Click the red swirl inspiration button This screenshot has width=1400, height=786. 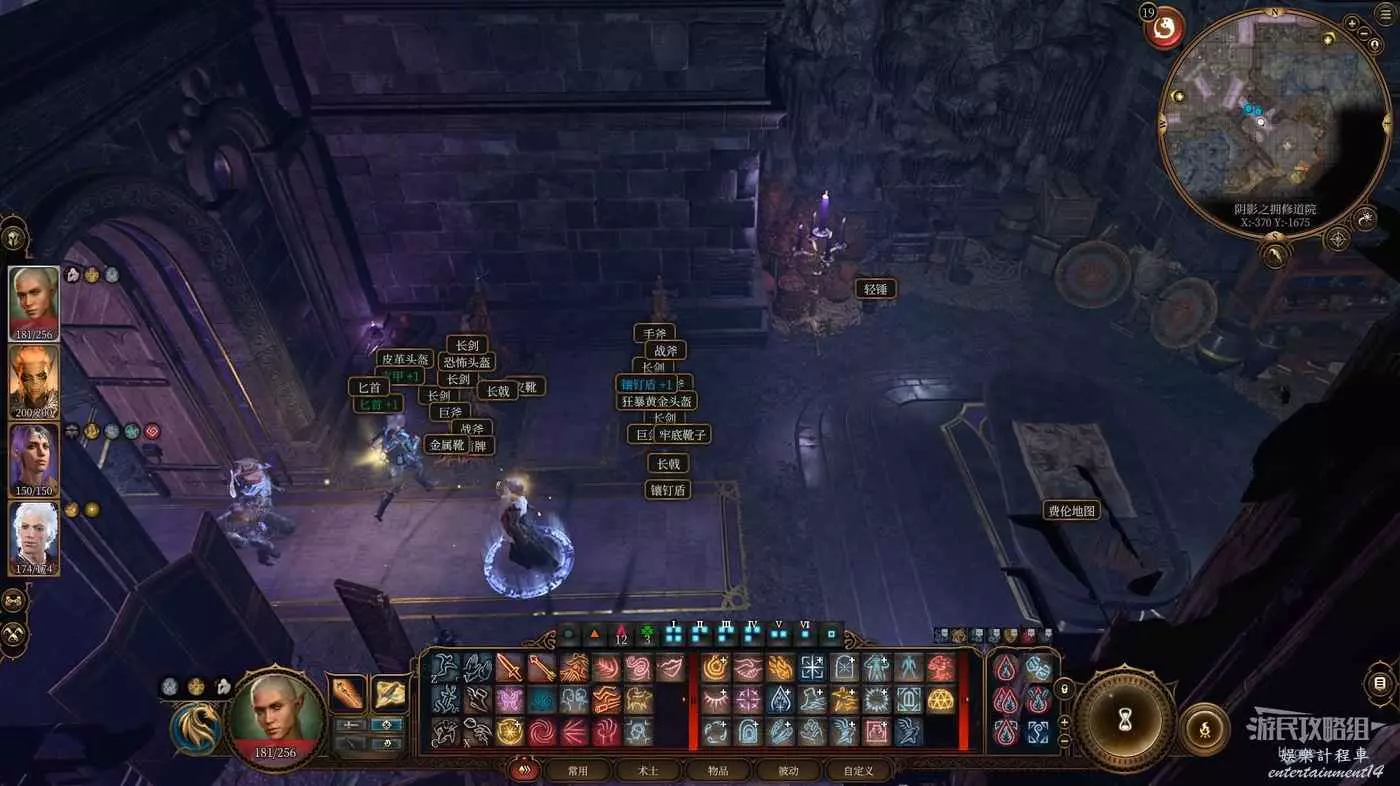point(1163,28)
